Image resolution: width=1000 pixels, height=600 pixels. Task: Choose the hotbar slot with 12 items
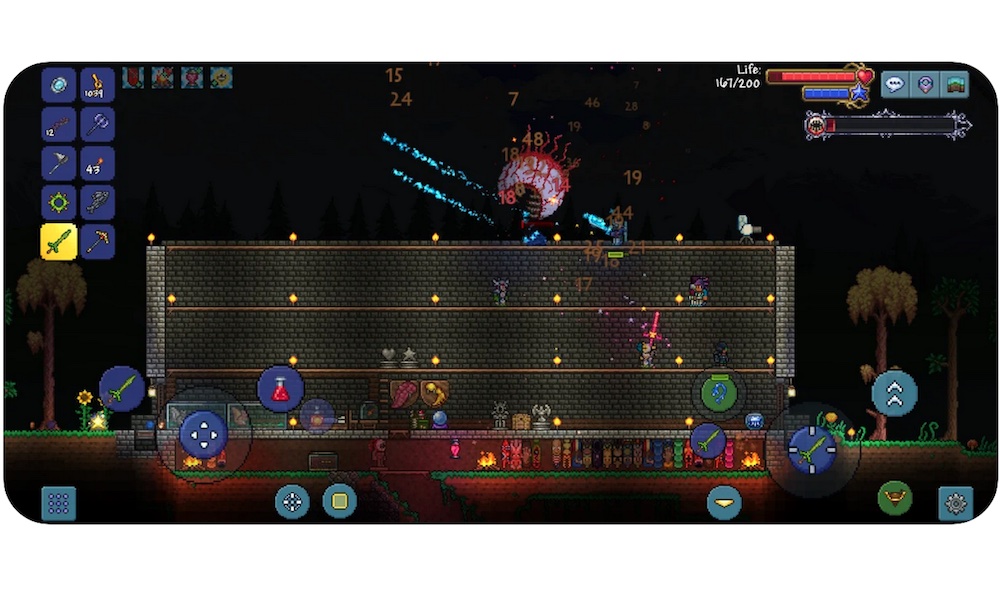[x=59, y=124]
